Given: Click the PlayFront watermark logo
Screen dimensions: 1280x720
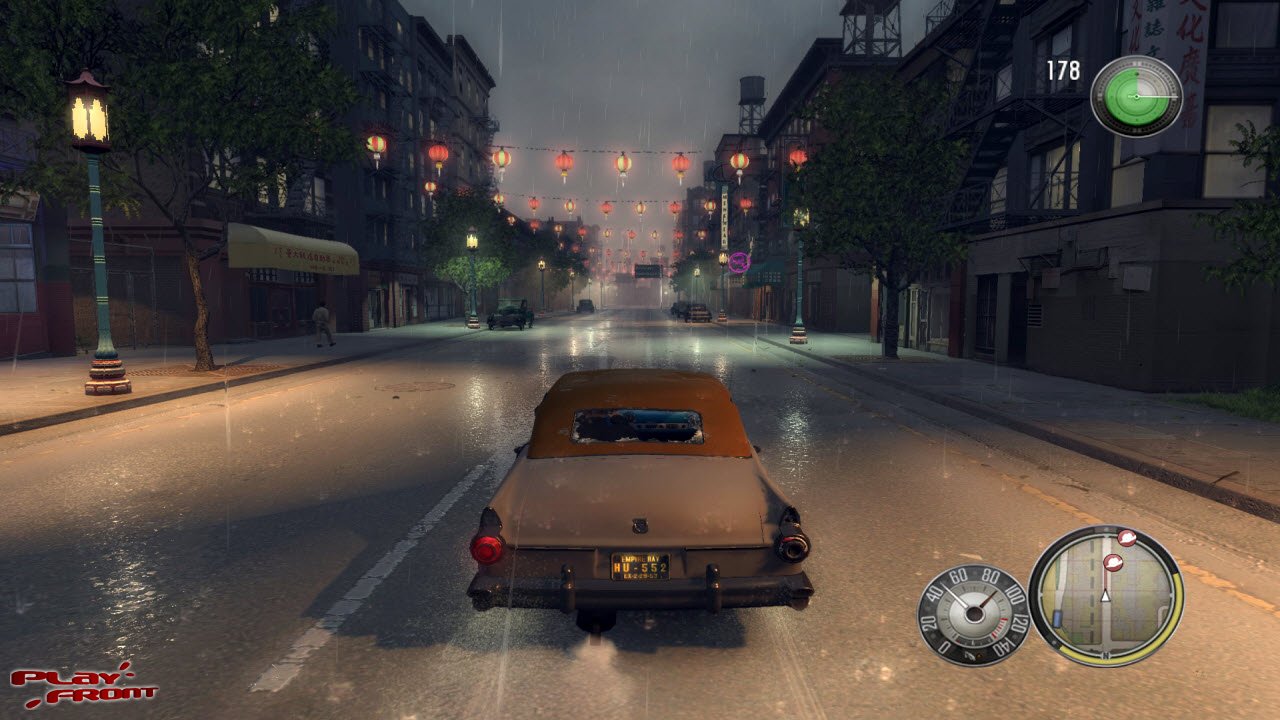Looking at the screenshot, I should click(83, 684).
